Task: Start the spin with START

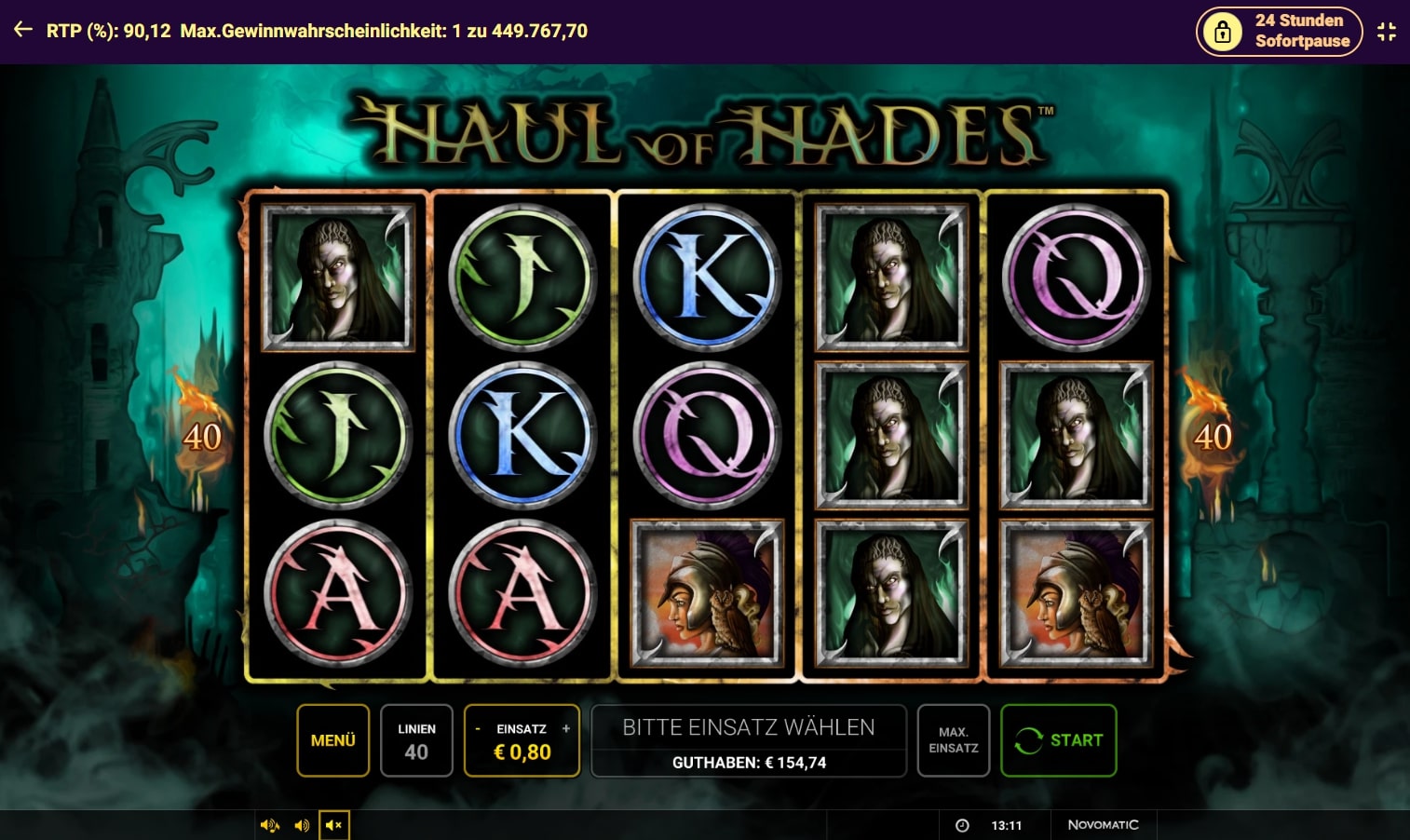Action: [1058, 740]
